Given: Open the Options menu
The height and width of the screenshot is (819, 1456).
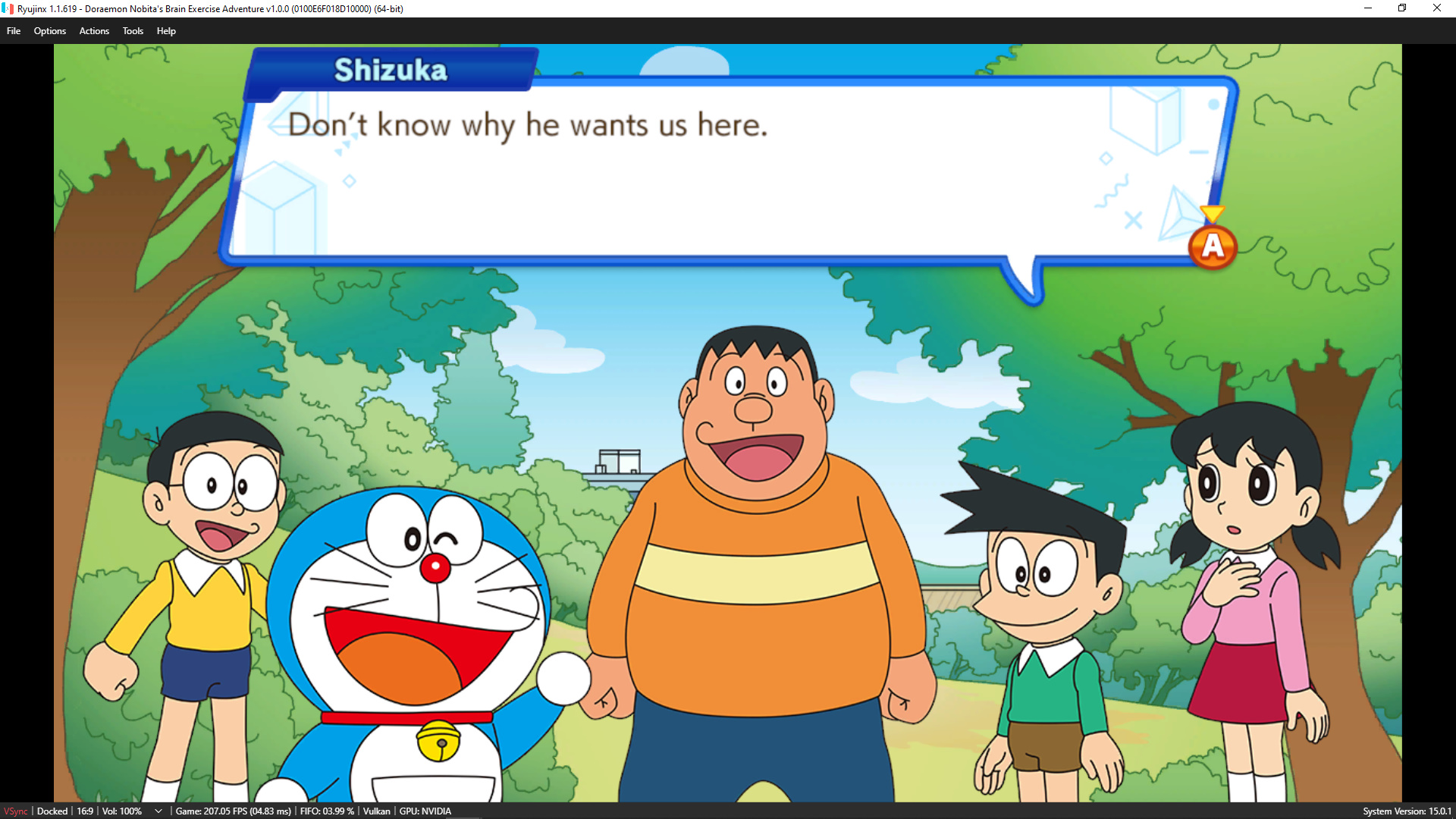Looking at the screenshot, I should point(49,30).
